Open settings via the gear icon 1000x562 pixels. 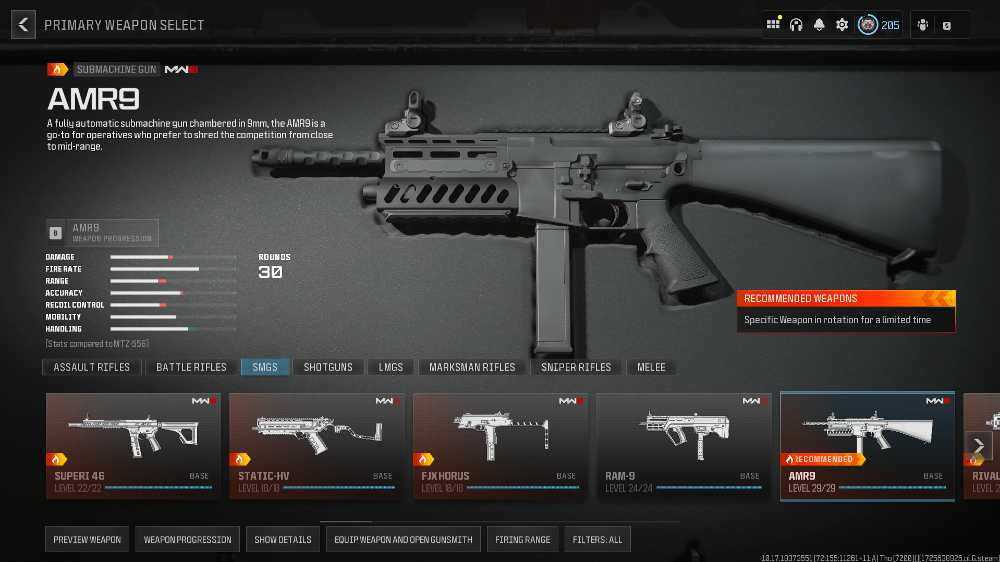(x=842, y=25)
